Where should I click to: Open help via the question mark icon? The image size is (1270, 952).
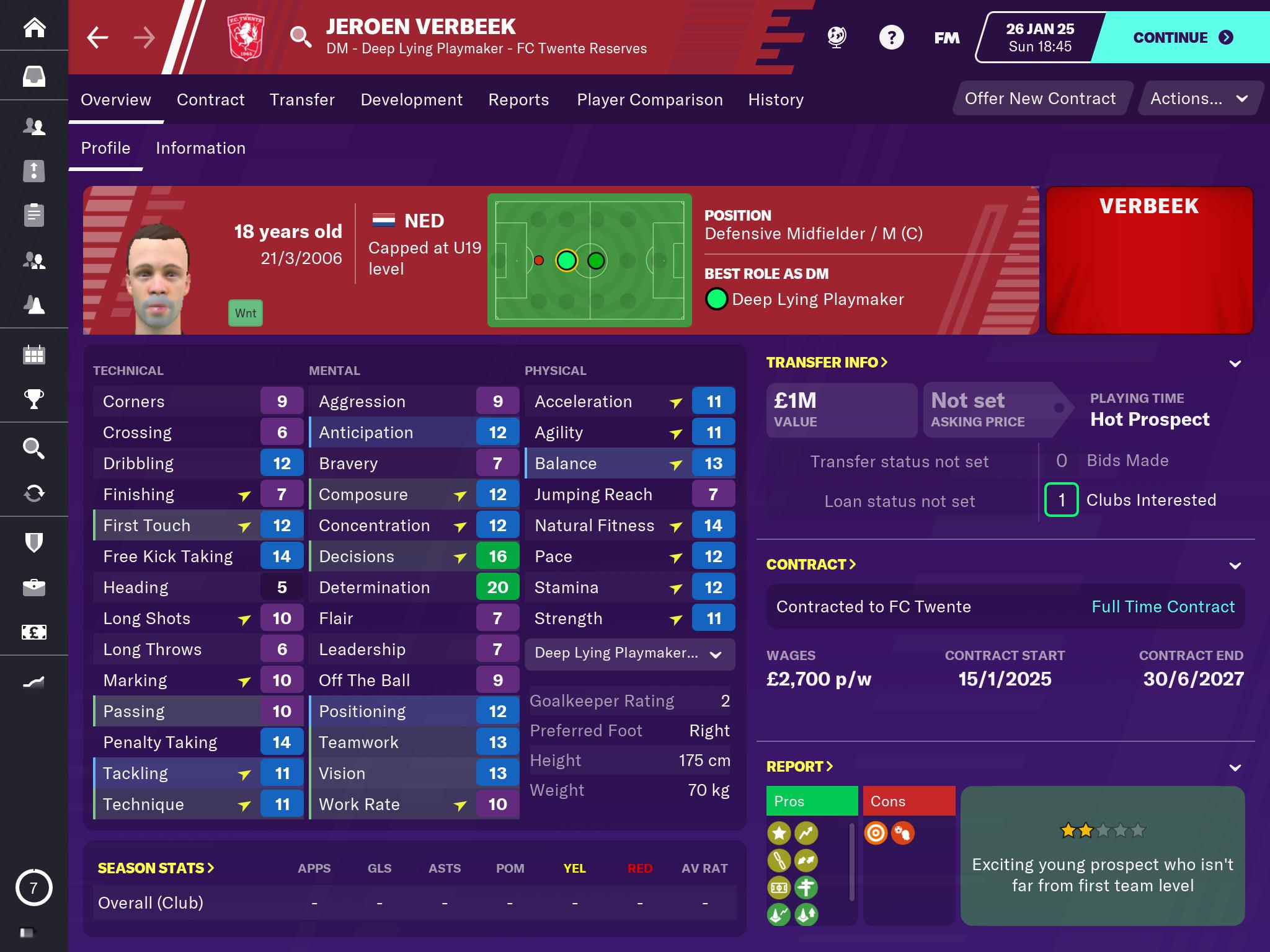891,37
